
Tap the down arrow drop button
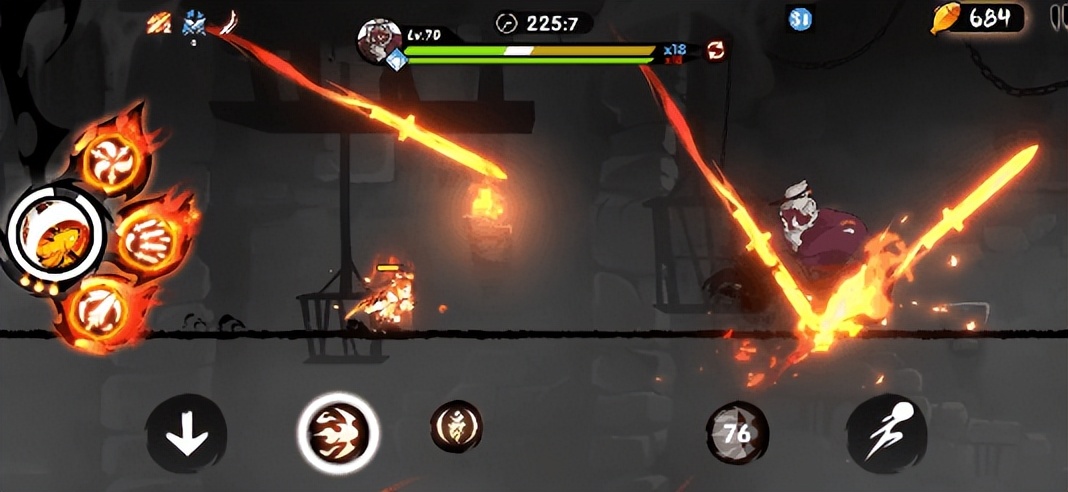coord(186,434)
